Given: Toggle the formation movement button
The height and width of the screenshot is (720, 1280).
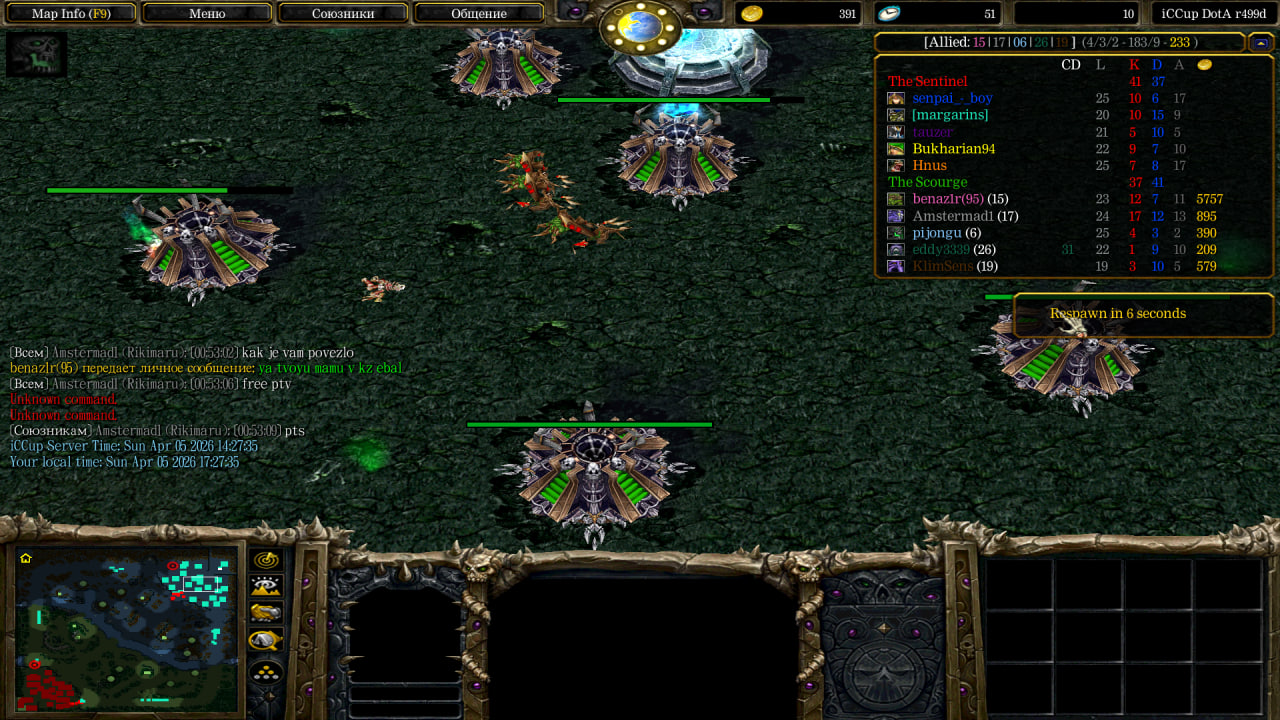Looking at the screenshot, I should coord(266,671).
